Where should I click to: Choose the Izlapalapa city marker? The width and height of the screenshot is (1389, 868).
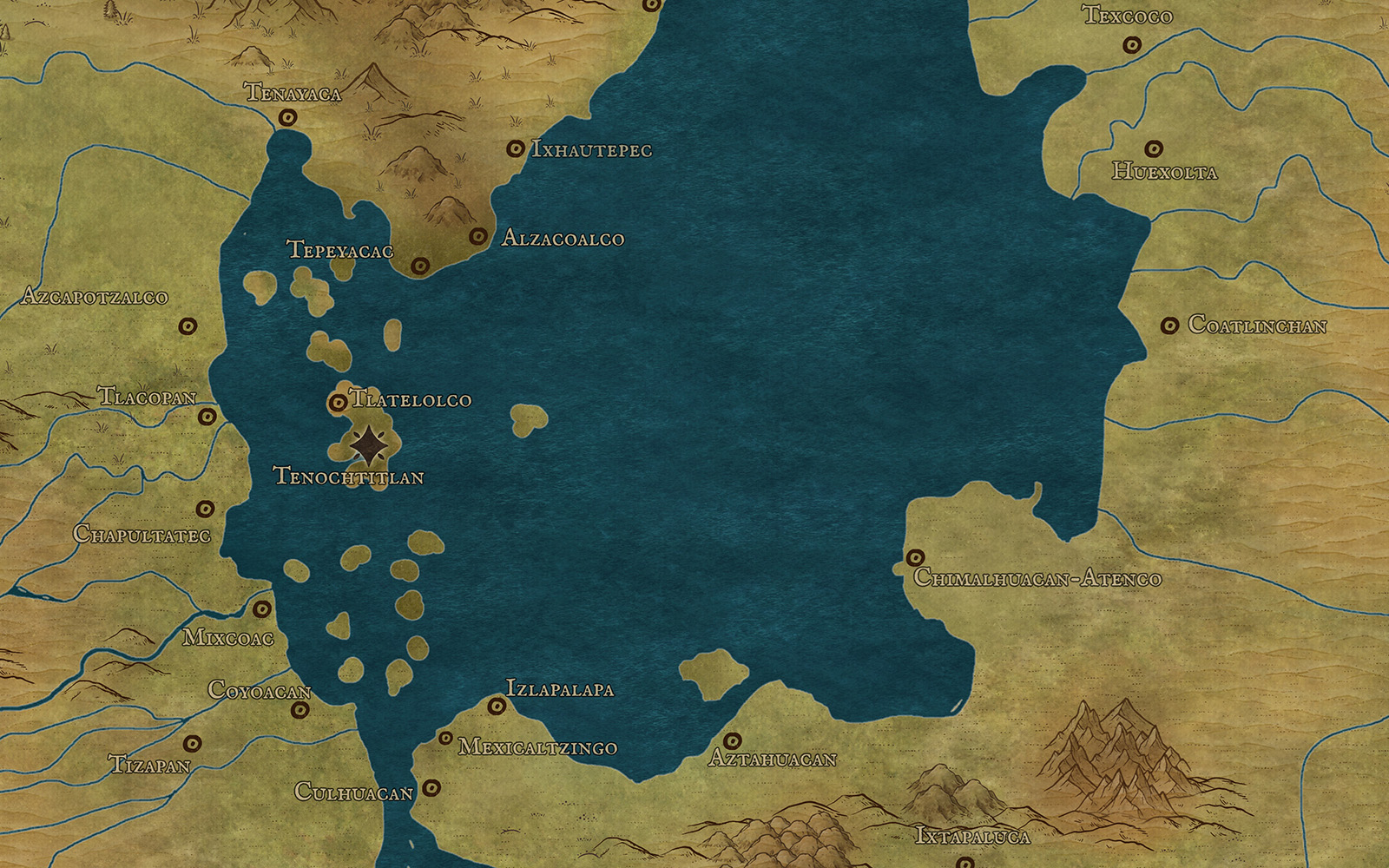click(x=497, y=707)
